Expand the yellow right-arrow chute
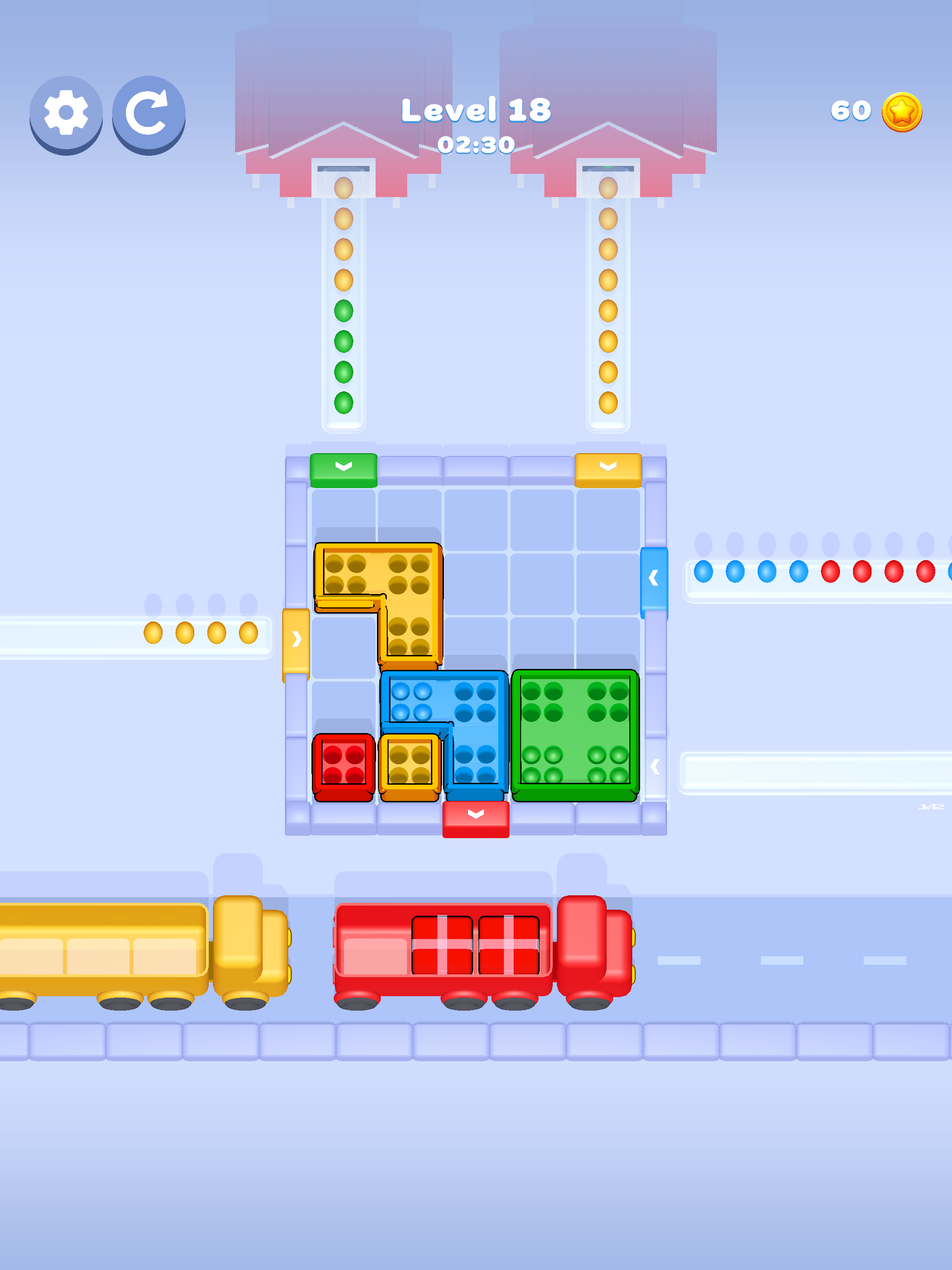Screen dimensions: 952x1270 coord(295,643)
